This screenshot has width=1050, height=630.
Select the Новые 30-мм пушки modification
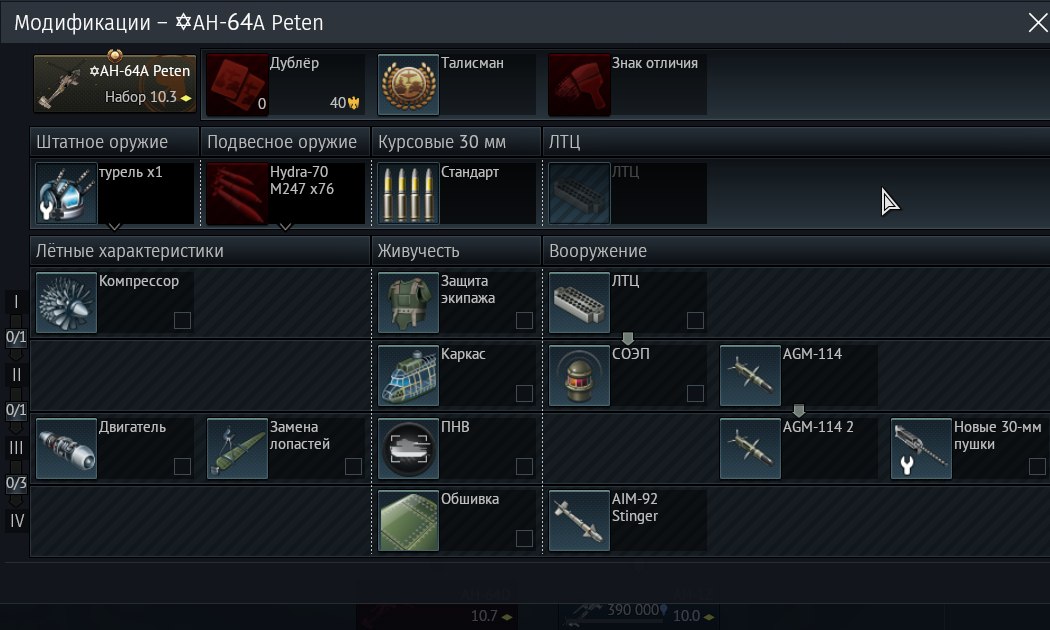click(970, 448)
